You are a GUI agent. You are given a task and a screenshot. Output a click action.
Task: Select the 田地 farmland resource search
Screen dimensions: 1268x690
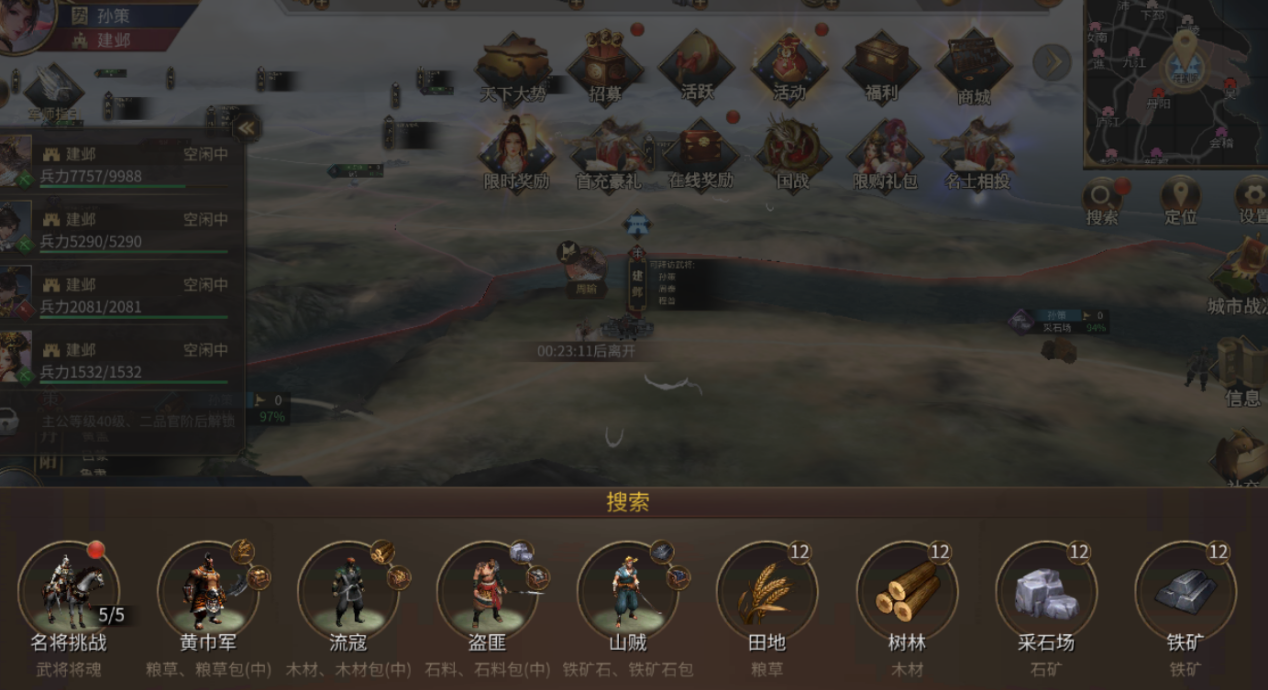(x=766, y=592)
